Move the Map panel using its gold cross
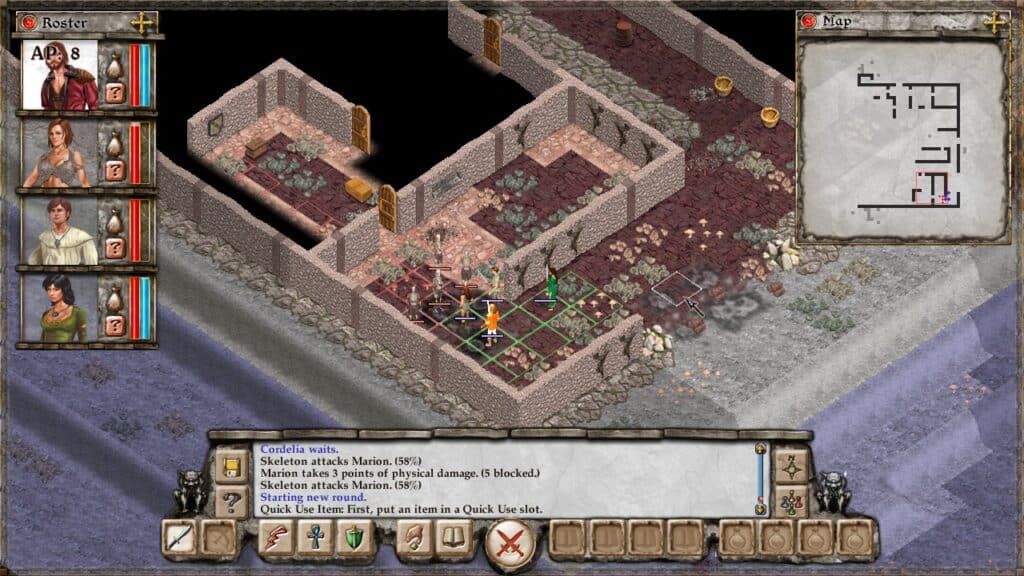The image size is (1024, 576). (x=996, y=22)
